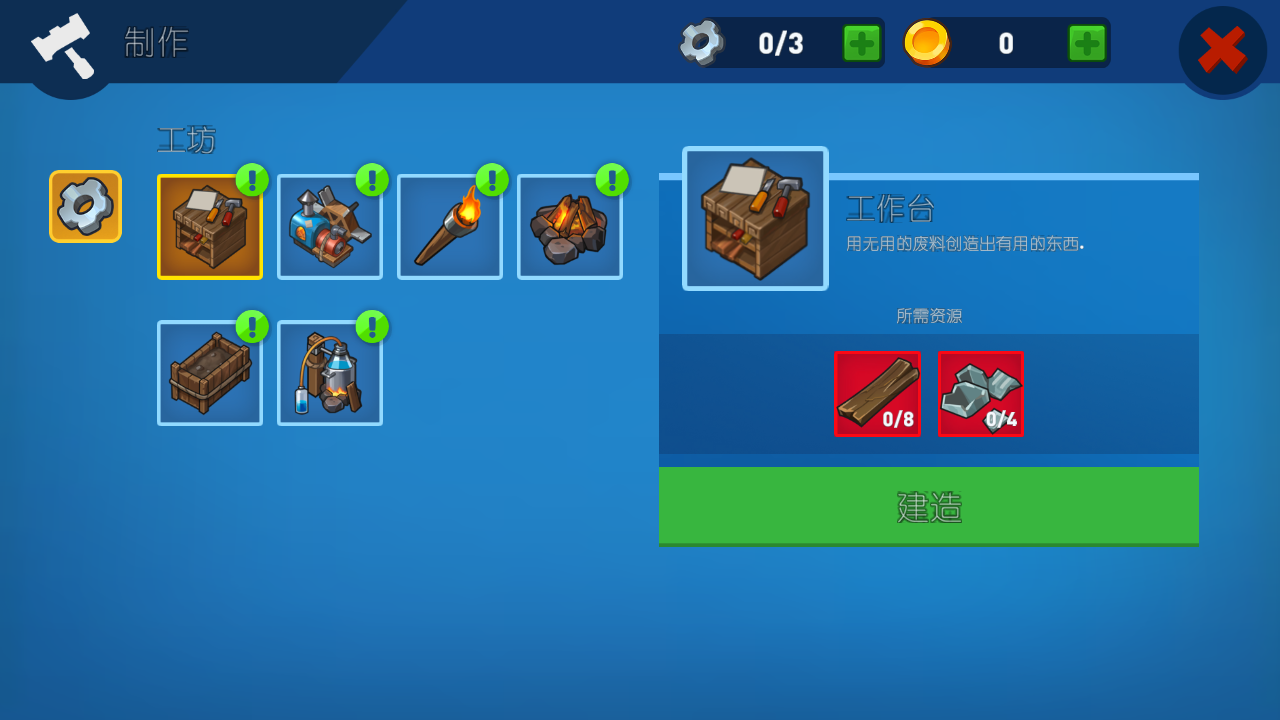Click the green 建造 build button
The width and height of the screenshot is (1280, 720).
pos(928,506)
